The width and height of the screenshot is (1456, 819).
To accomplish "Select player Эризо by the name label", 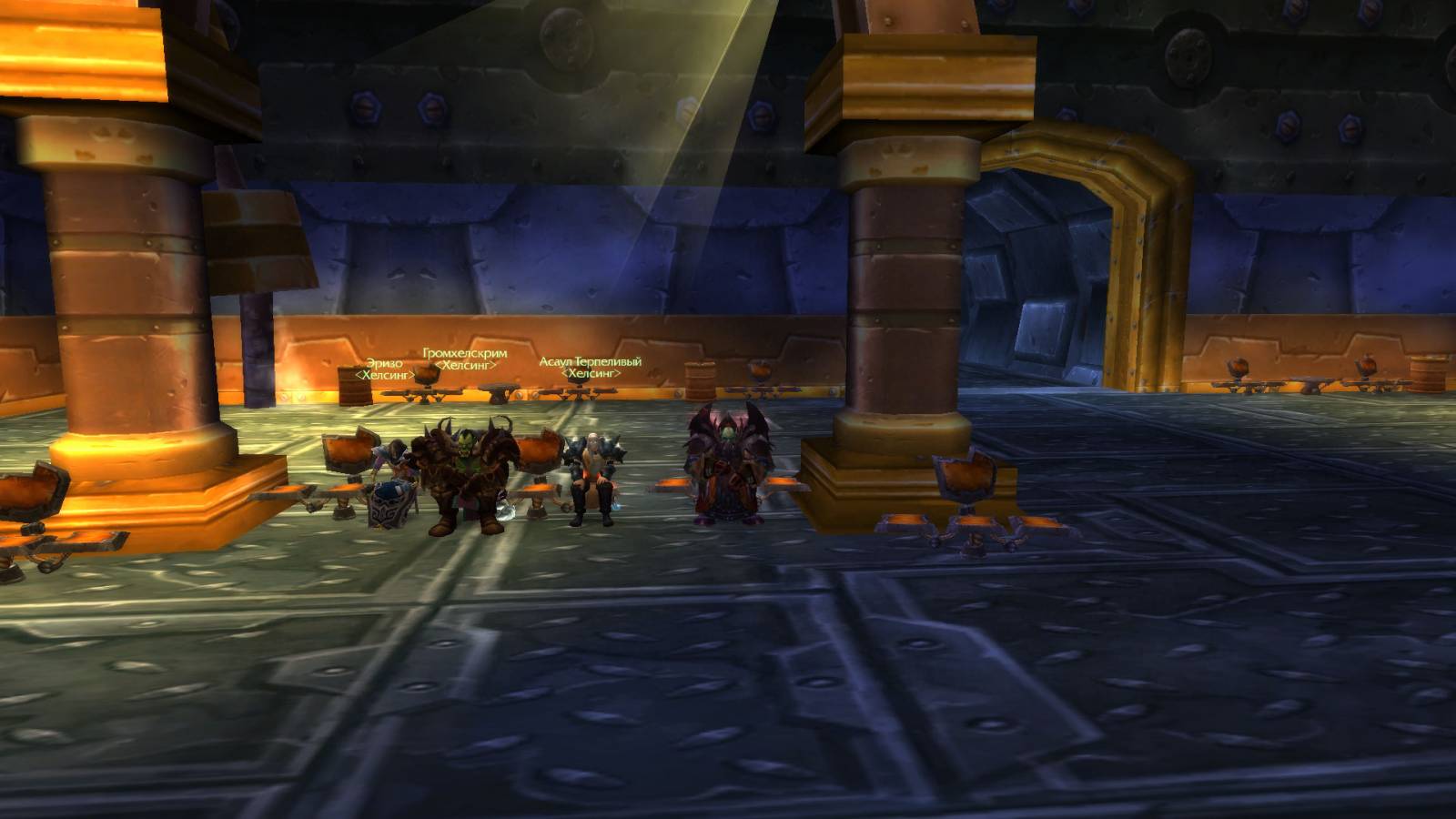I will [x=384, y=363].
